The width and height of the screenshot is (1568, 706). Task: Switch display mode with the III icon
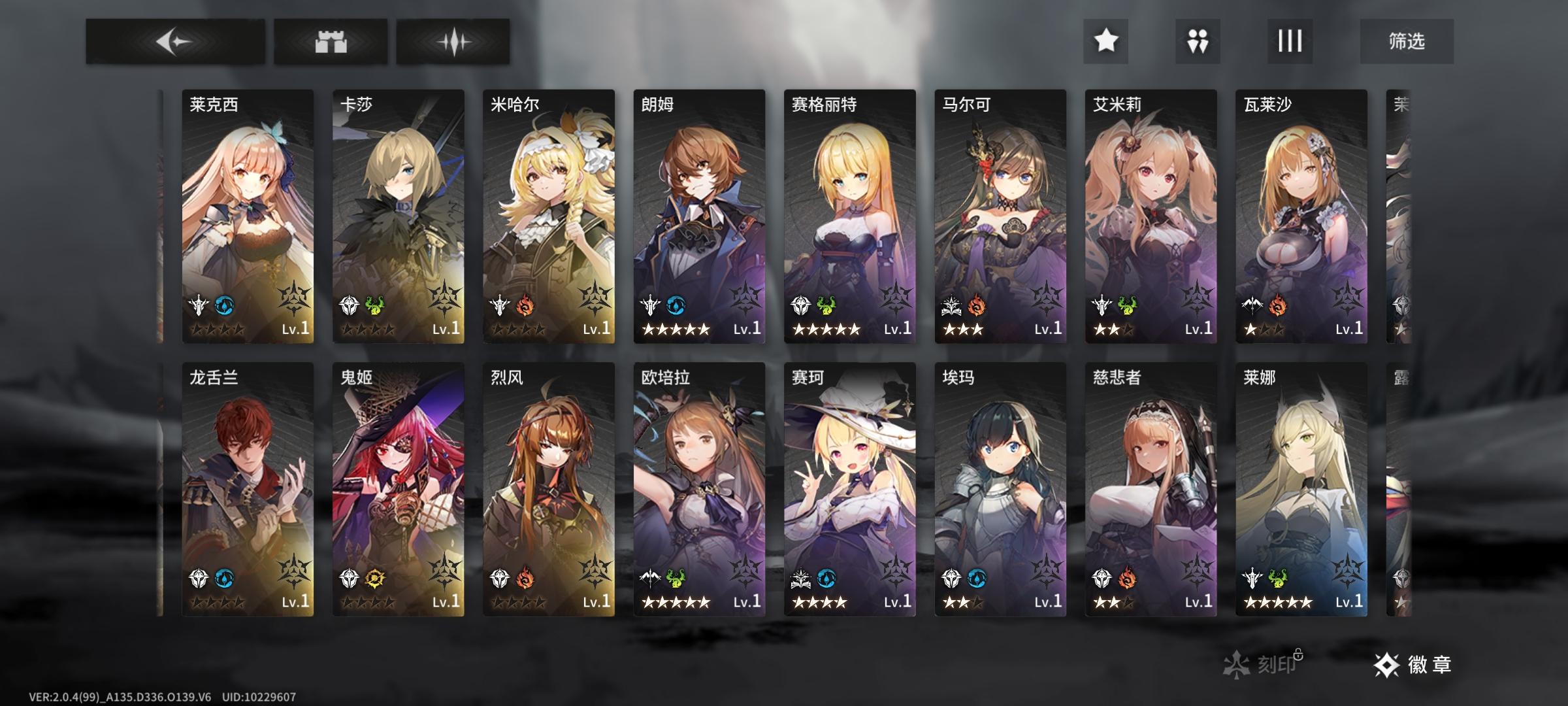pyautogui.click(x=1289, y=41)
